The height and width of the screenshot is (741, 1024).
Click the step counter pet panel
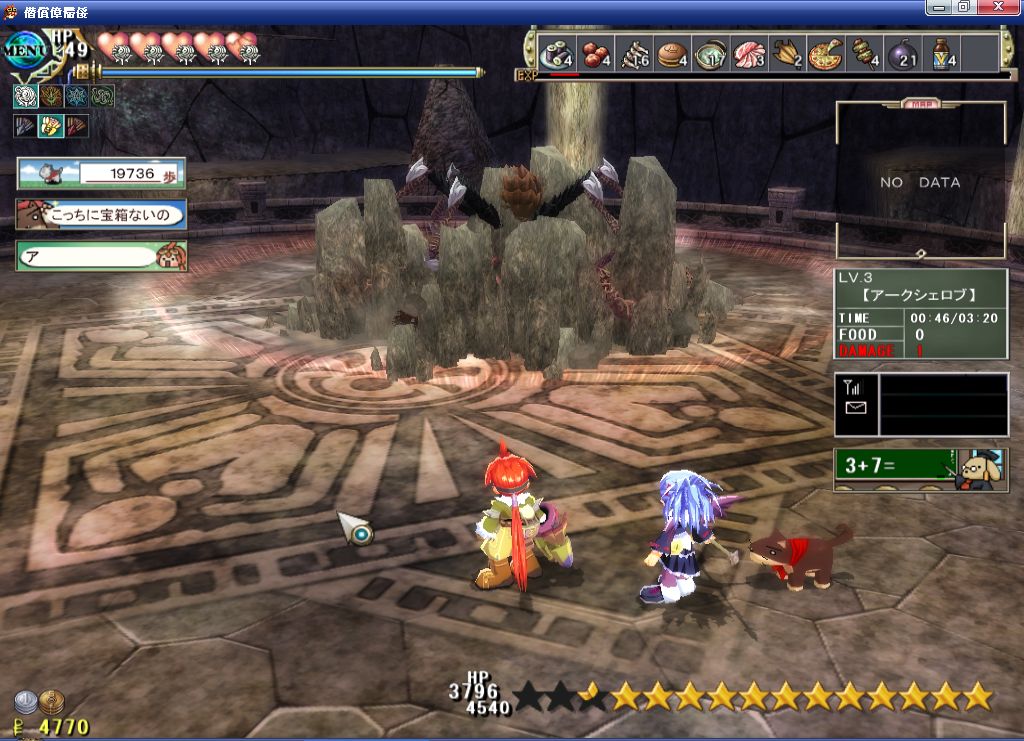(101, 174)
